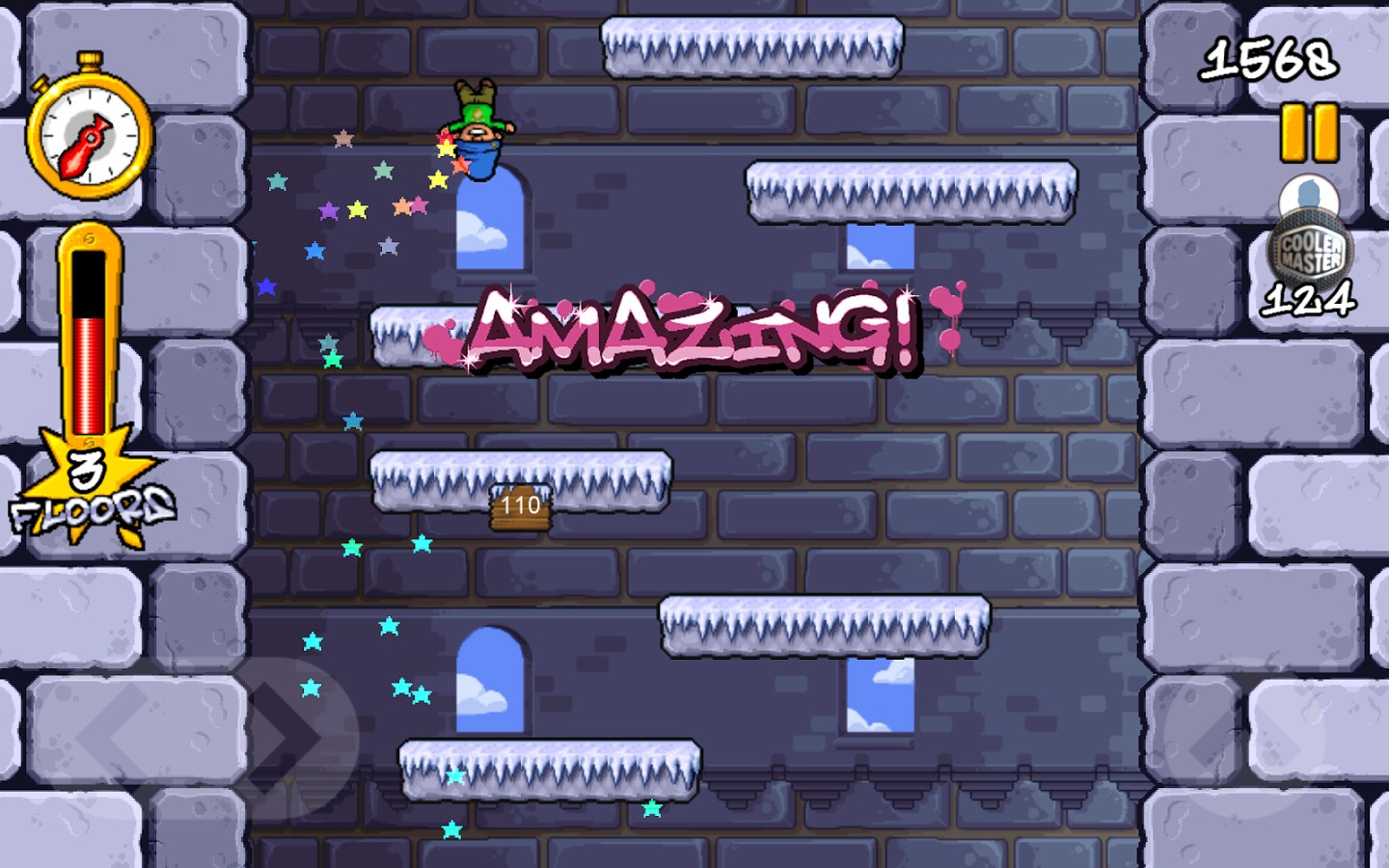1389x868 pixels.
Task: Click the 3 FLOORS star badge
Action: tap(87, 482)
